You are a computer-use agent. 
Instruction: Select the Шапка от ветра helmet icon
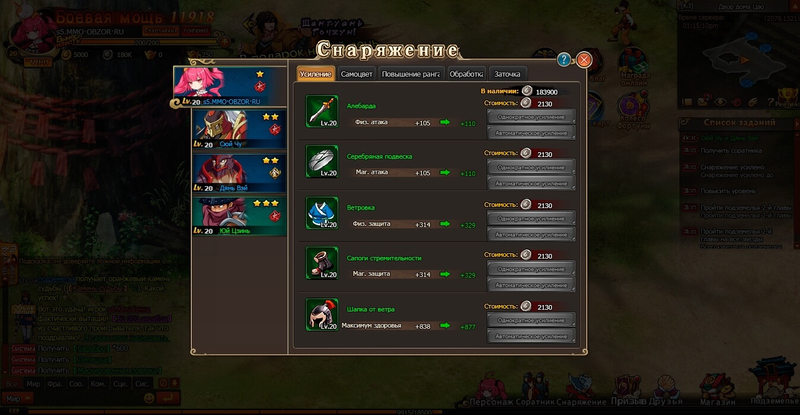[320, 316]
